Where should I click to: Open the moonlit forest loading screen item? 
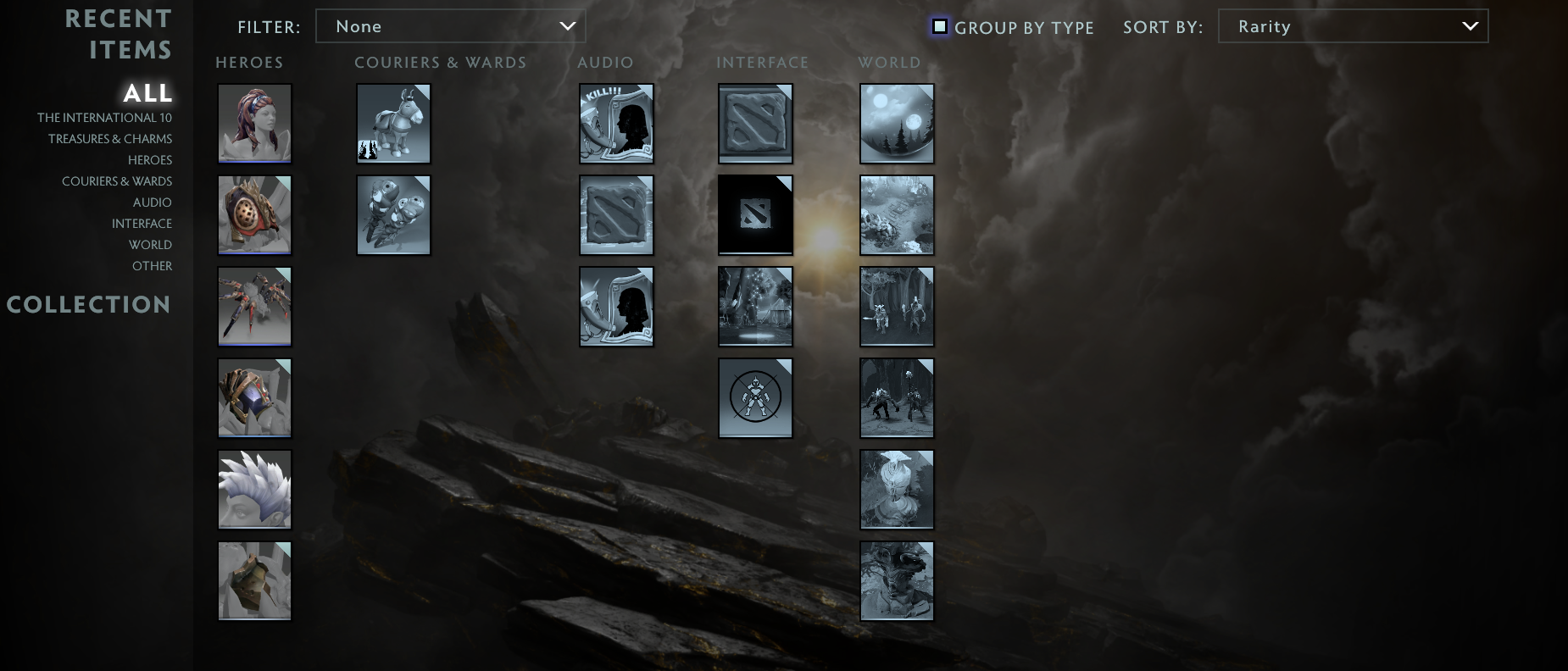[x=897, y=123]
